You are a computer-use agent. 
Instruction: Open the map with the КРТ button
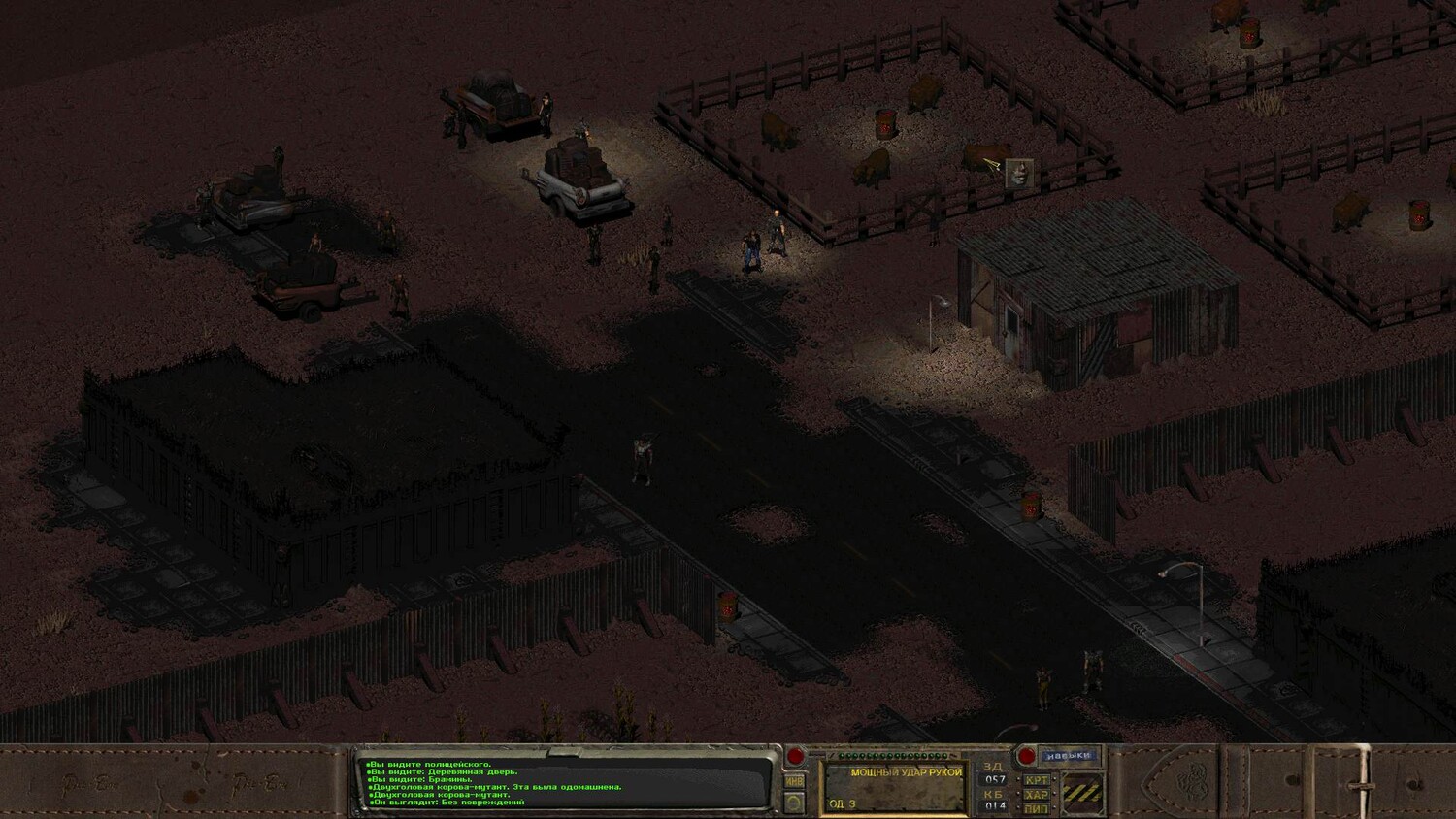tap(1036, 779)
